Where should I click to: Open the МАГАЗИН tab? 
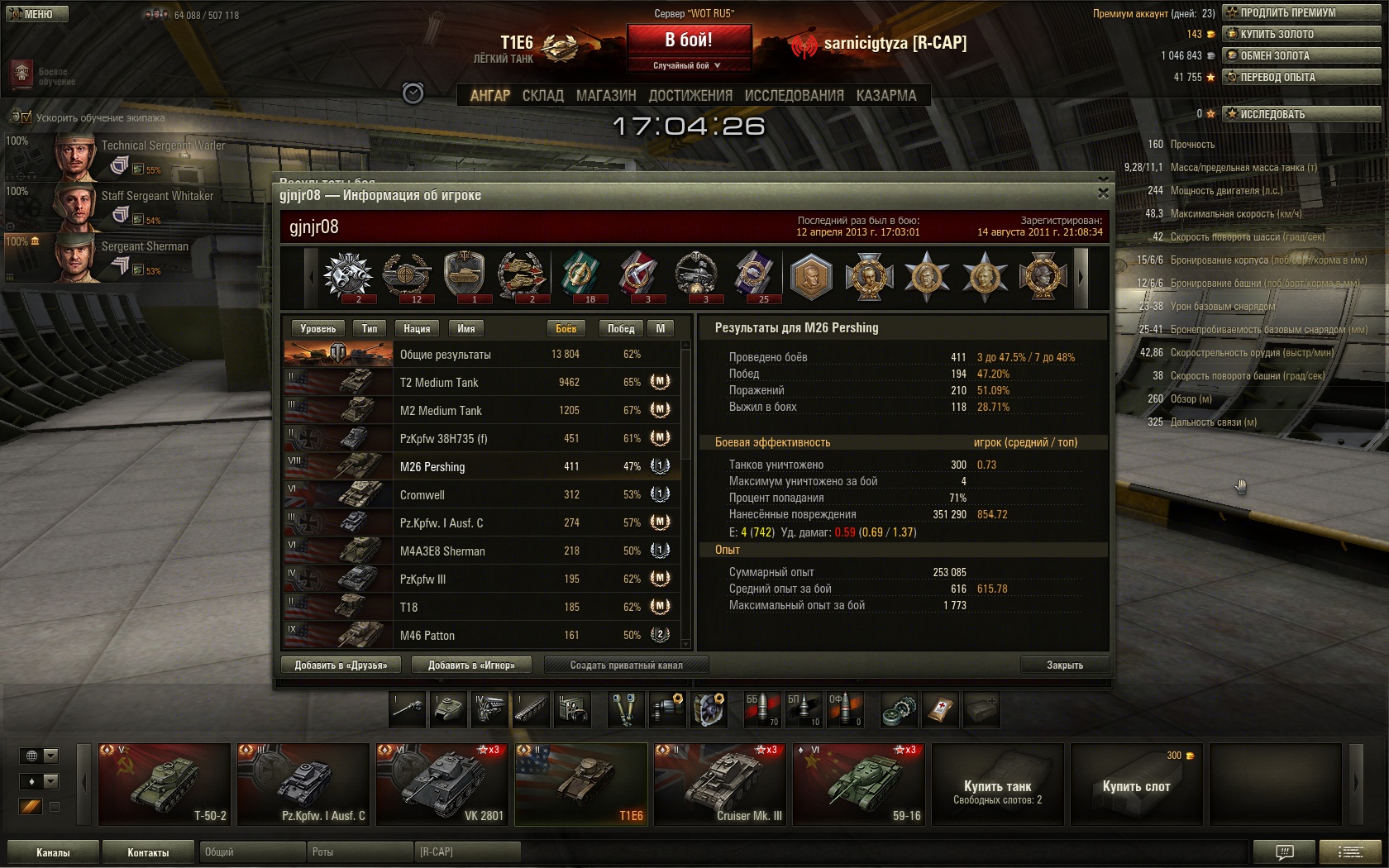coord(606,96)
